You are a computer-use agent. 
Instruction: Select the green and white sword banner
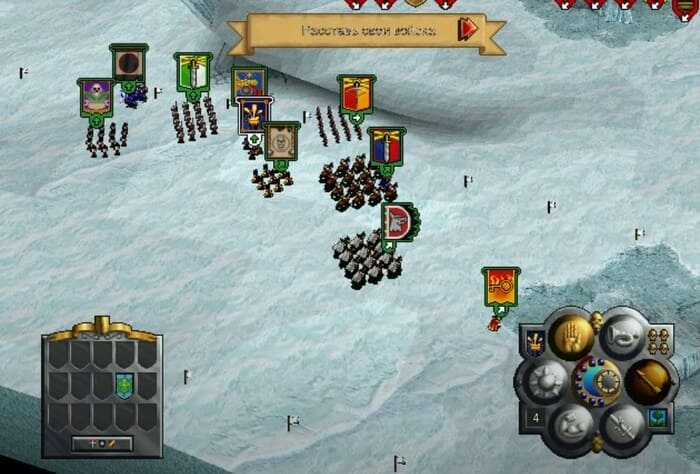[193, 72]
